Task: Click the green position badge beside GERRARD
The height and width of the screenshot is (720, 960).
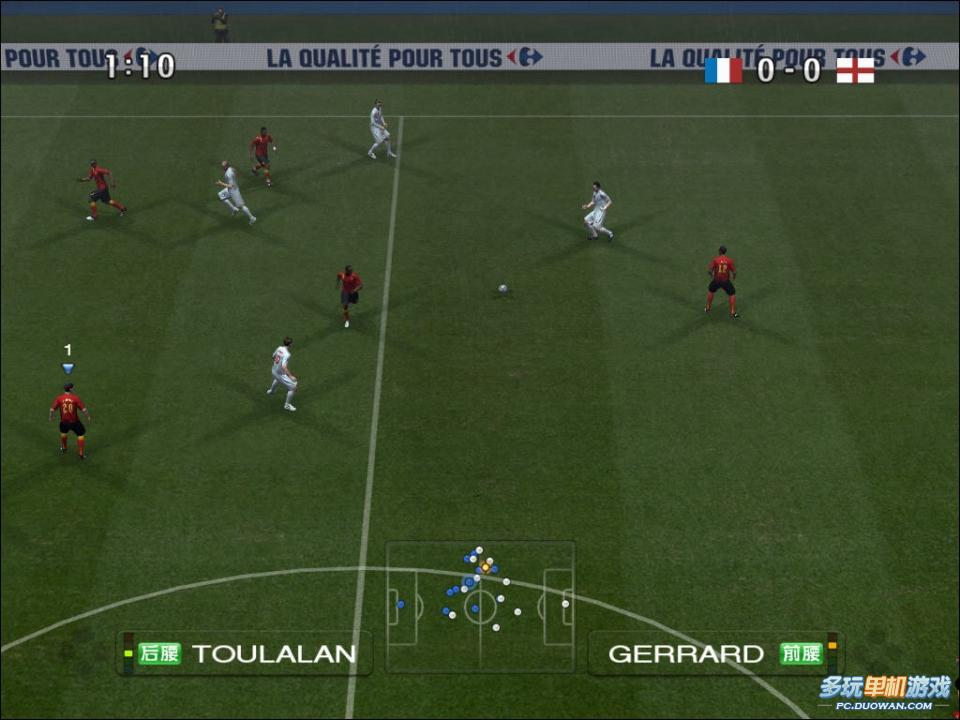Action: pyautogui.click(x=801, y=654)
